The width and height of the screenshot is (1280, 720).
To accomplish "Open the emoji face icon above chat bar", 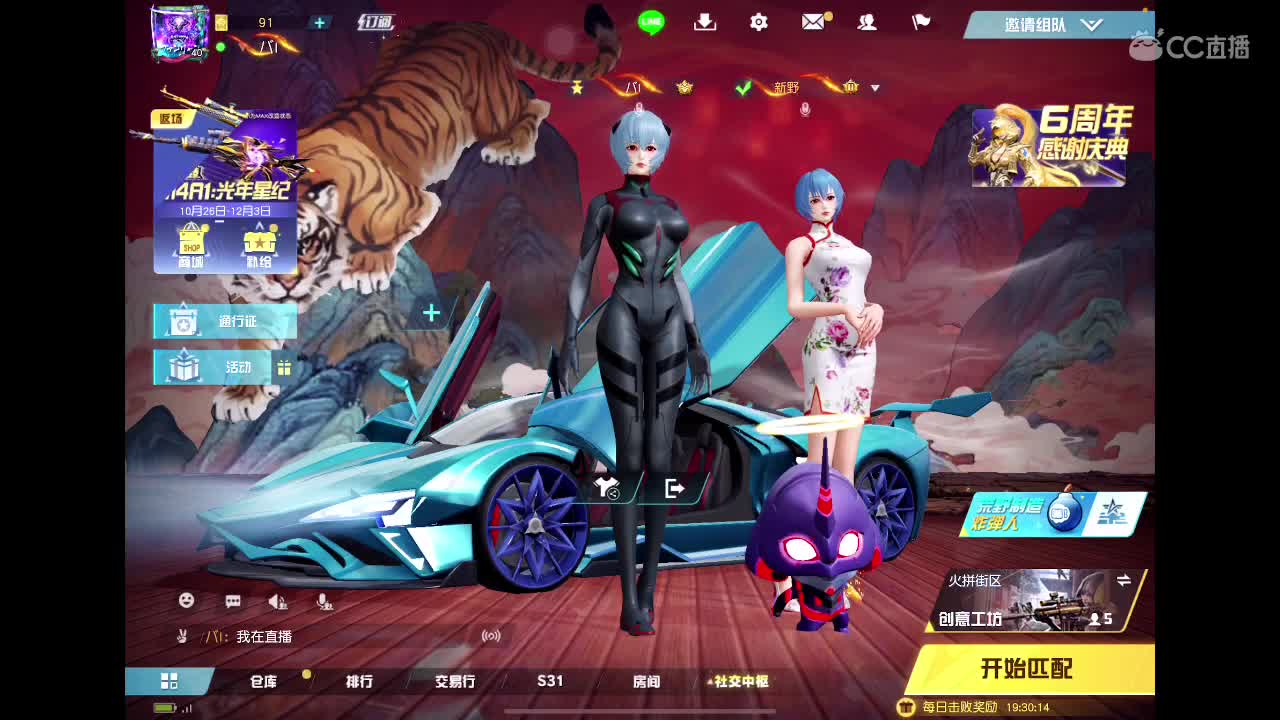I will [184, 600].
